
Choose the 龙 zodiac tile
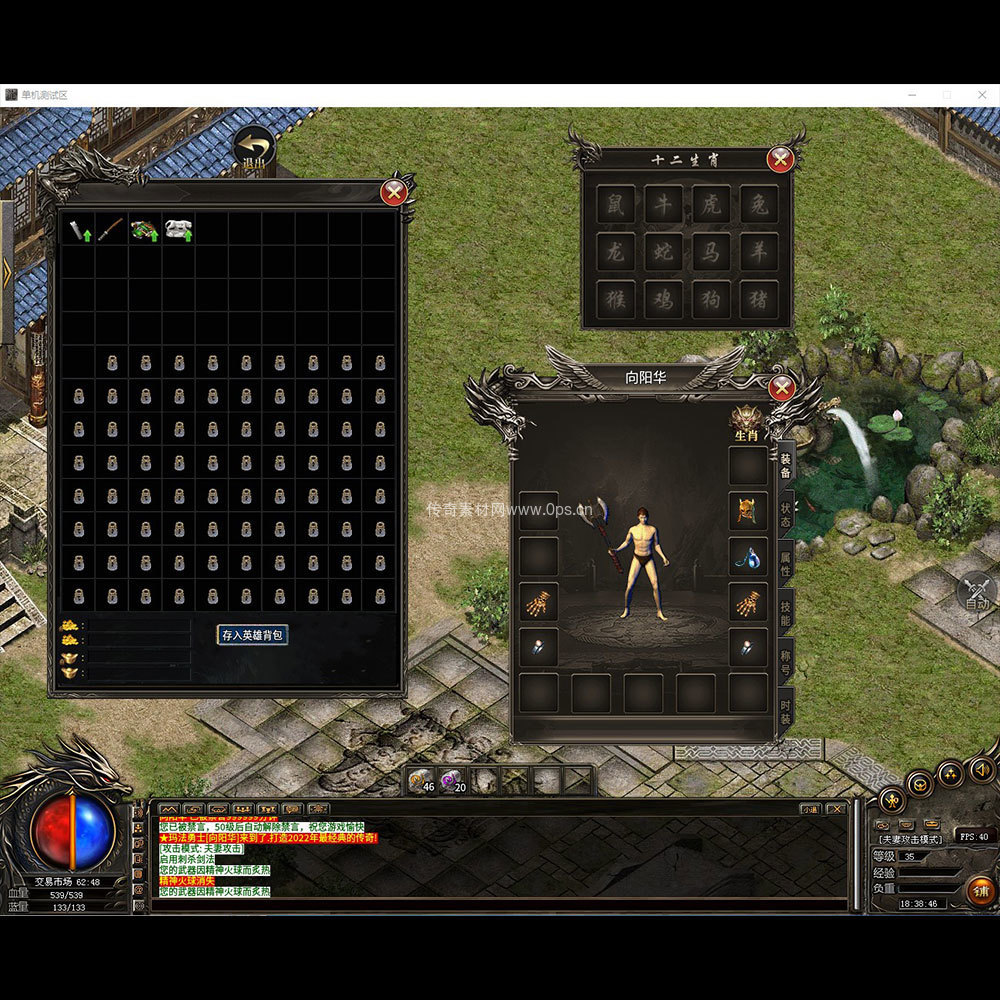click(x=615, y=251)
